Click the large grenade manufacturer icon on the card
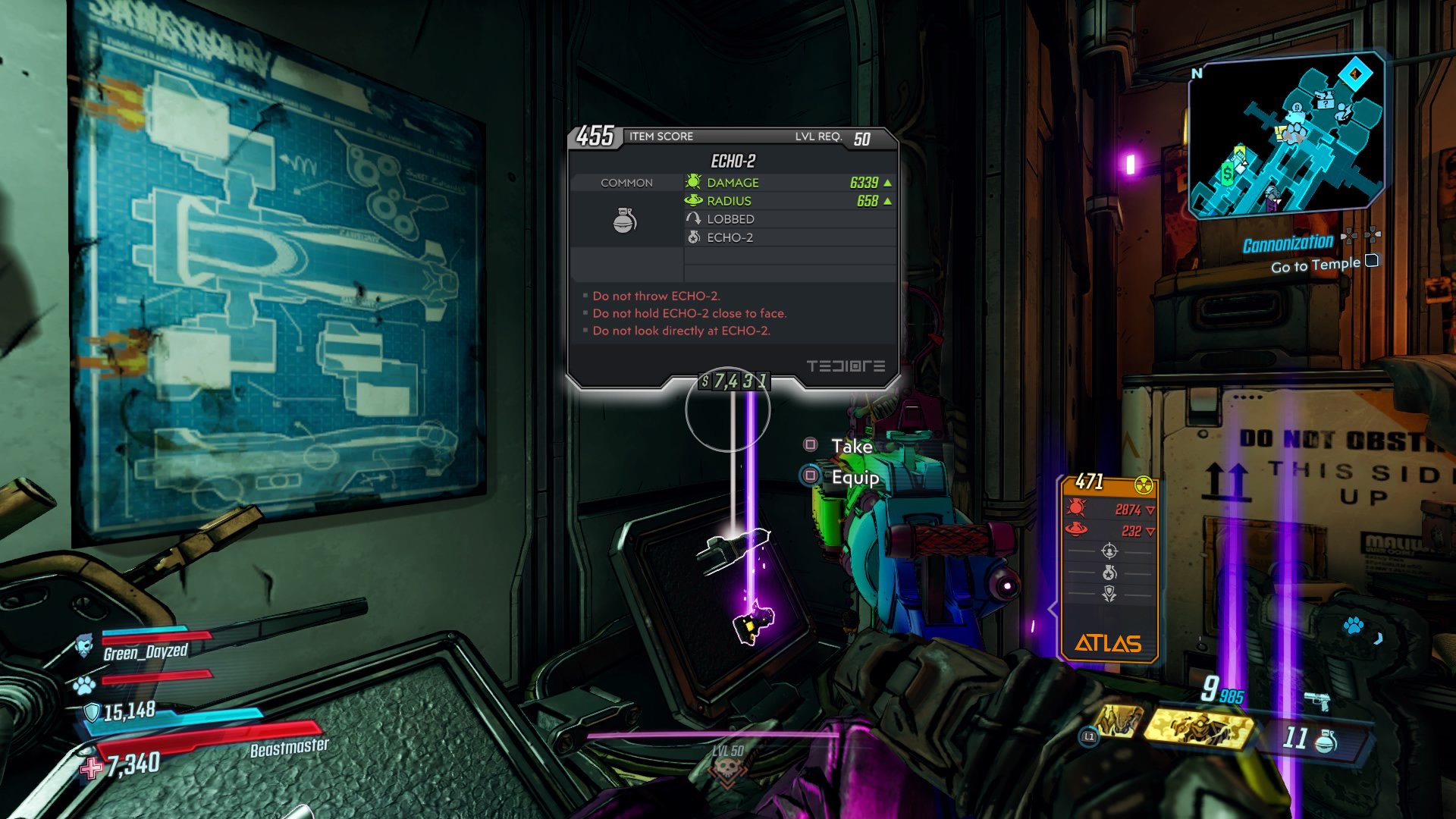This screenshot has height=819, width=1456. pyautogui.click(x=626, y=219)
